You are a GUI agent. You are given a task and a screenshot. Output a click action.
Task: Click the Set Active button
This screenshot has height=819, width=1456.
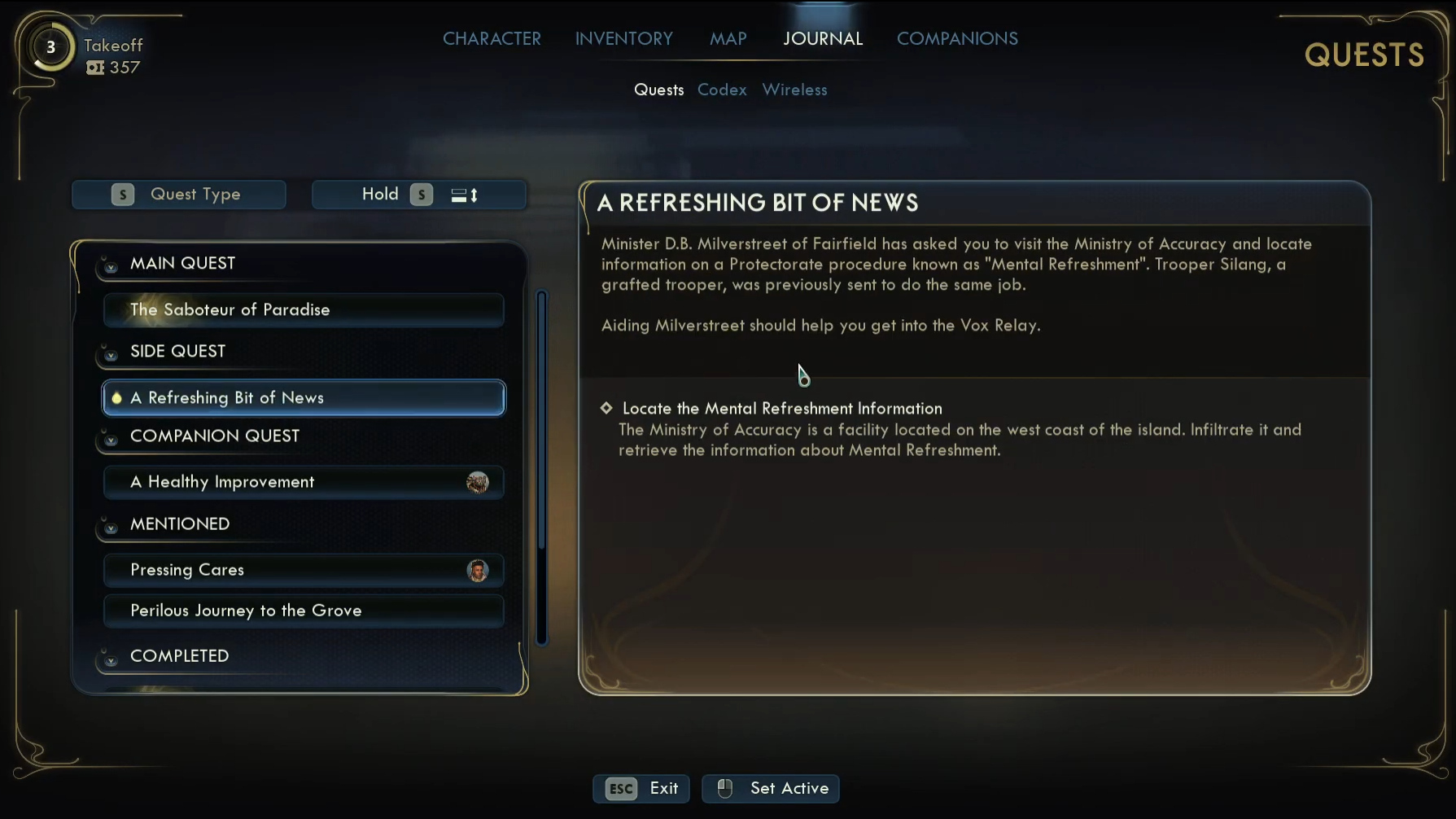tap(770, 788)
